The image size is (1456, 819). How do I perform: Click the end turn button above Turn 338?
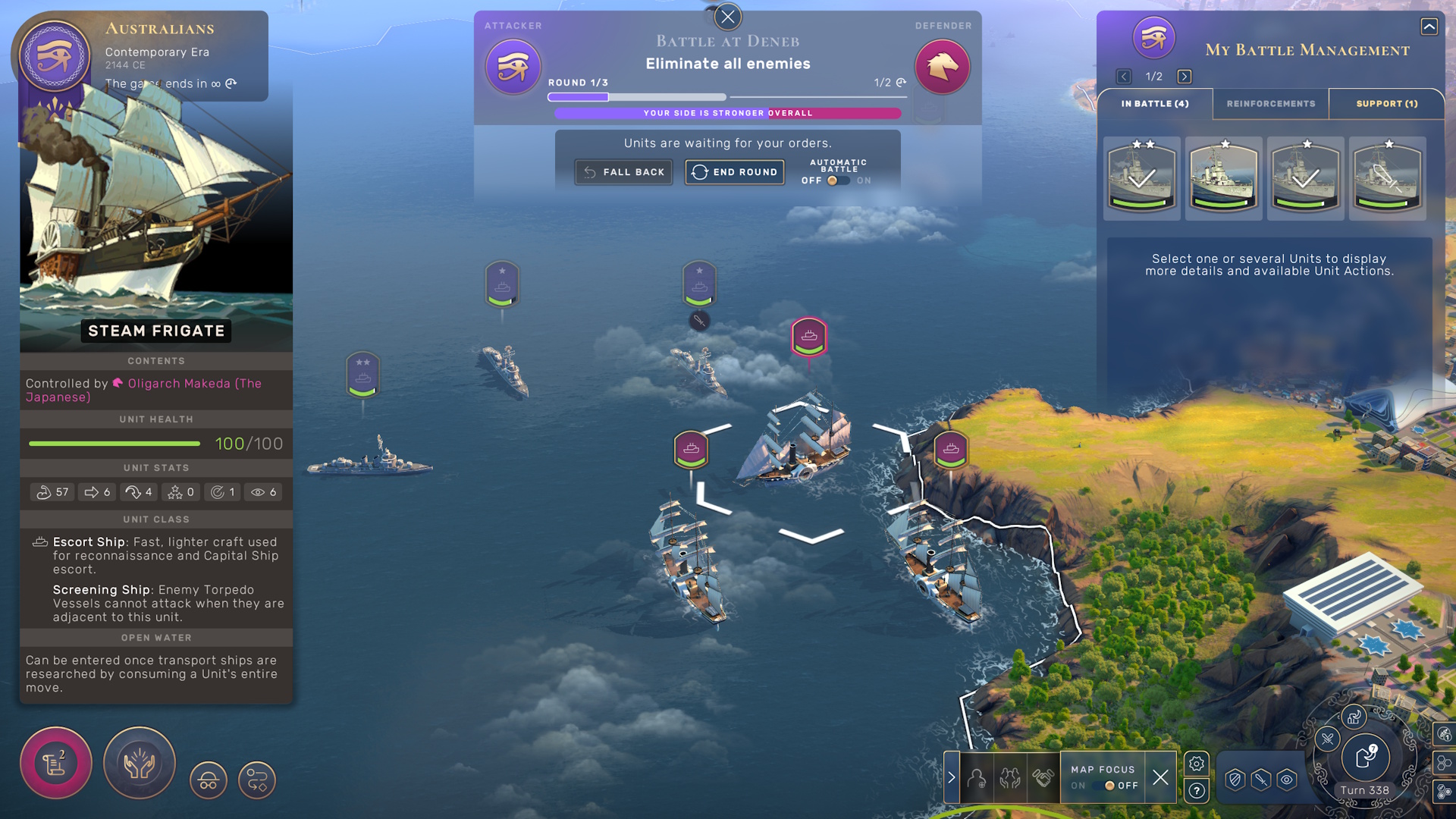click(1365, 756)
